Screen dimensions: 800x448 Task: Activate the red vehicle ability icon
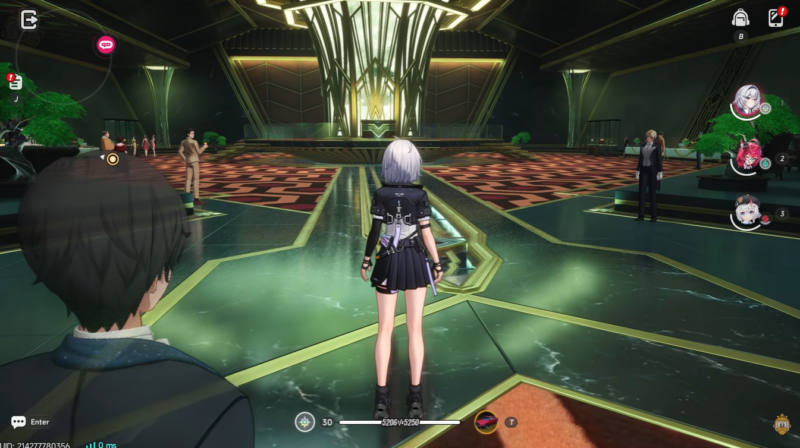tap(486, 422)
